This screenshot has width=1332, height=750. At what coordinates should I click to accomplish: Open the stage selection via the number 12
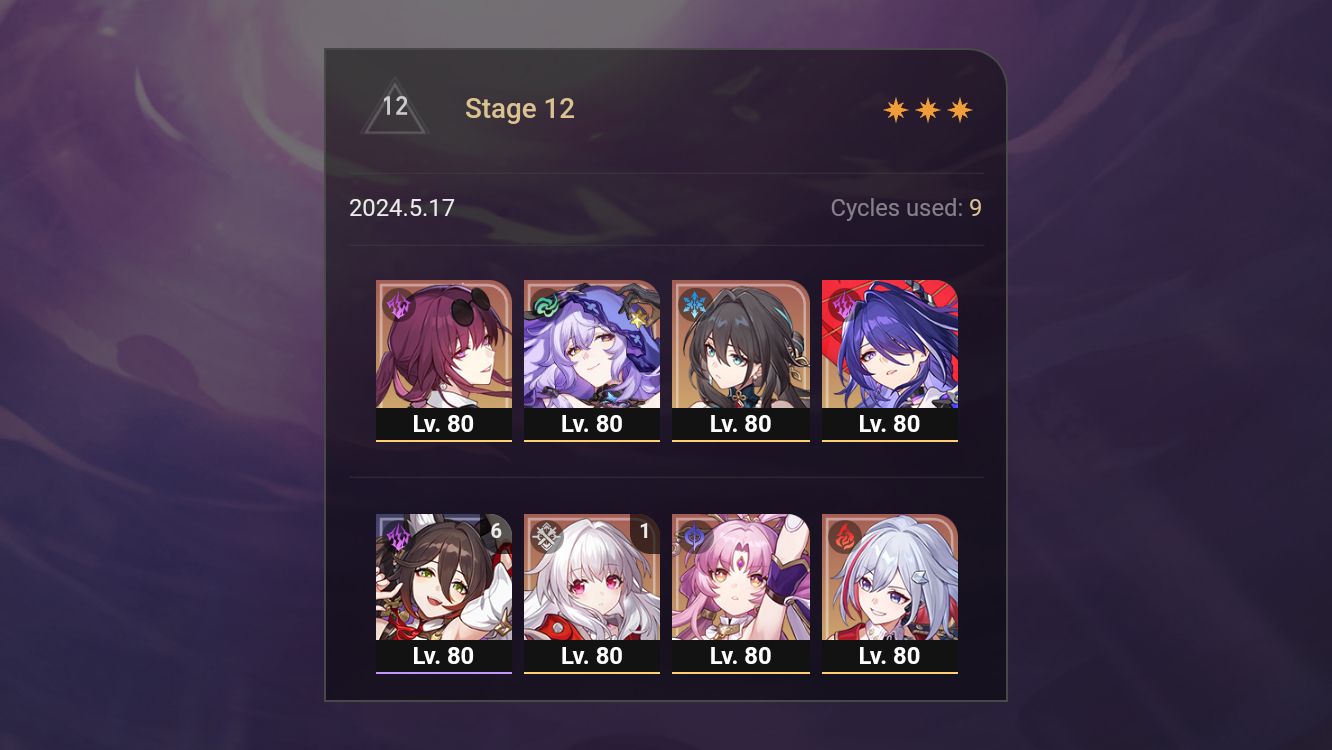coord(395,107)
